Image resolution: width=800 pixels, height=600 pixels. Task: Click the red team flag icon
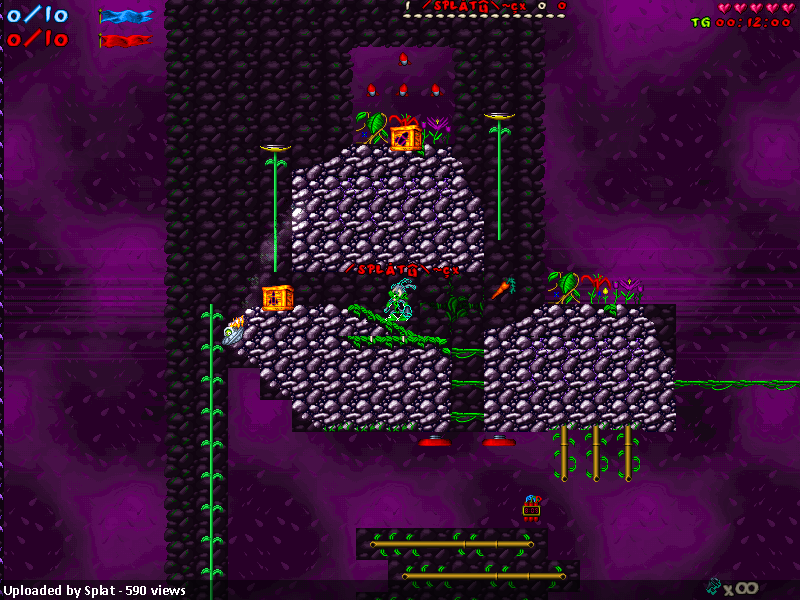126,40
